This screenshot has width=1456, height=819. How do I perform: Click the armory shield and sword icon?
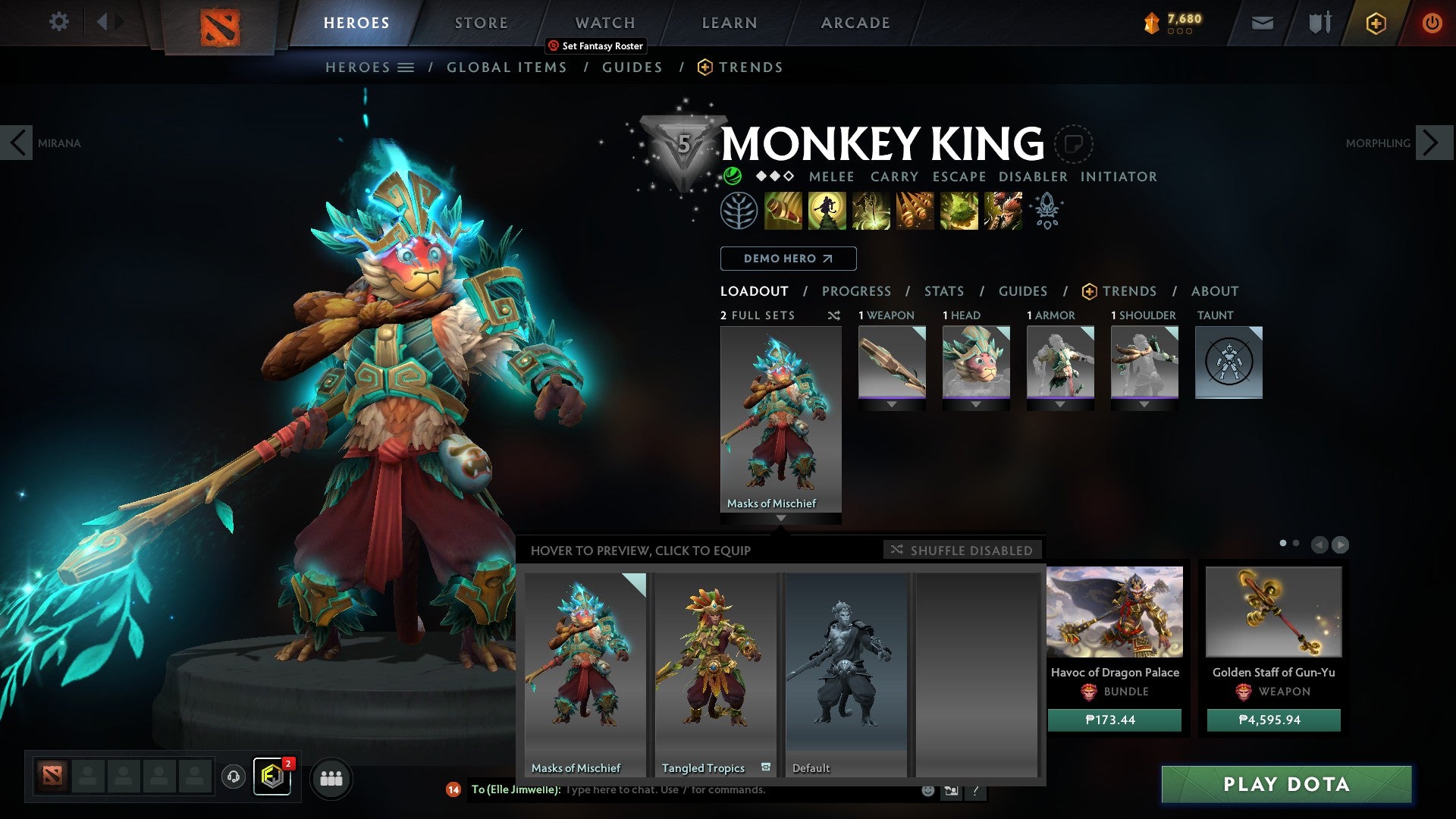click(x=1318, y=23)
